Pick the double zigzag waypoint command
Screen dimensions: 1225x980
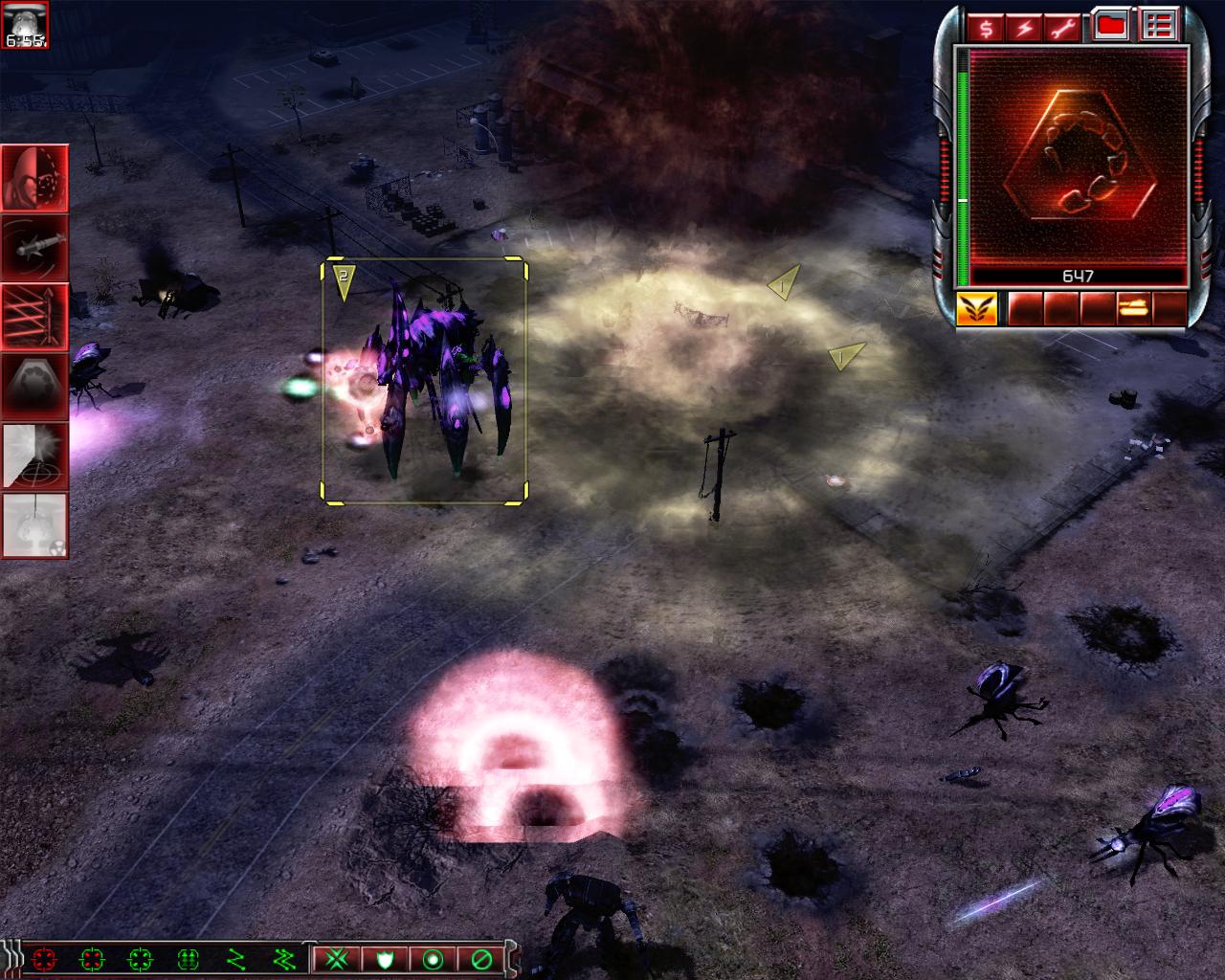click(x=283, y=958)
